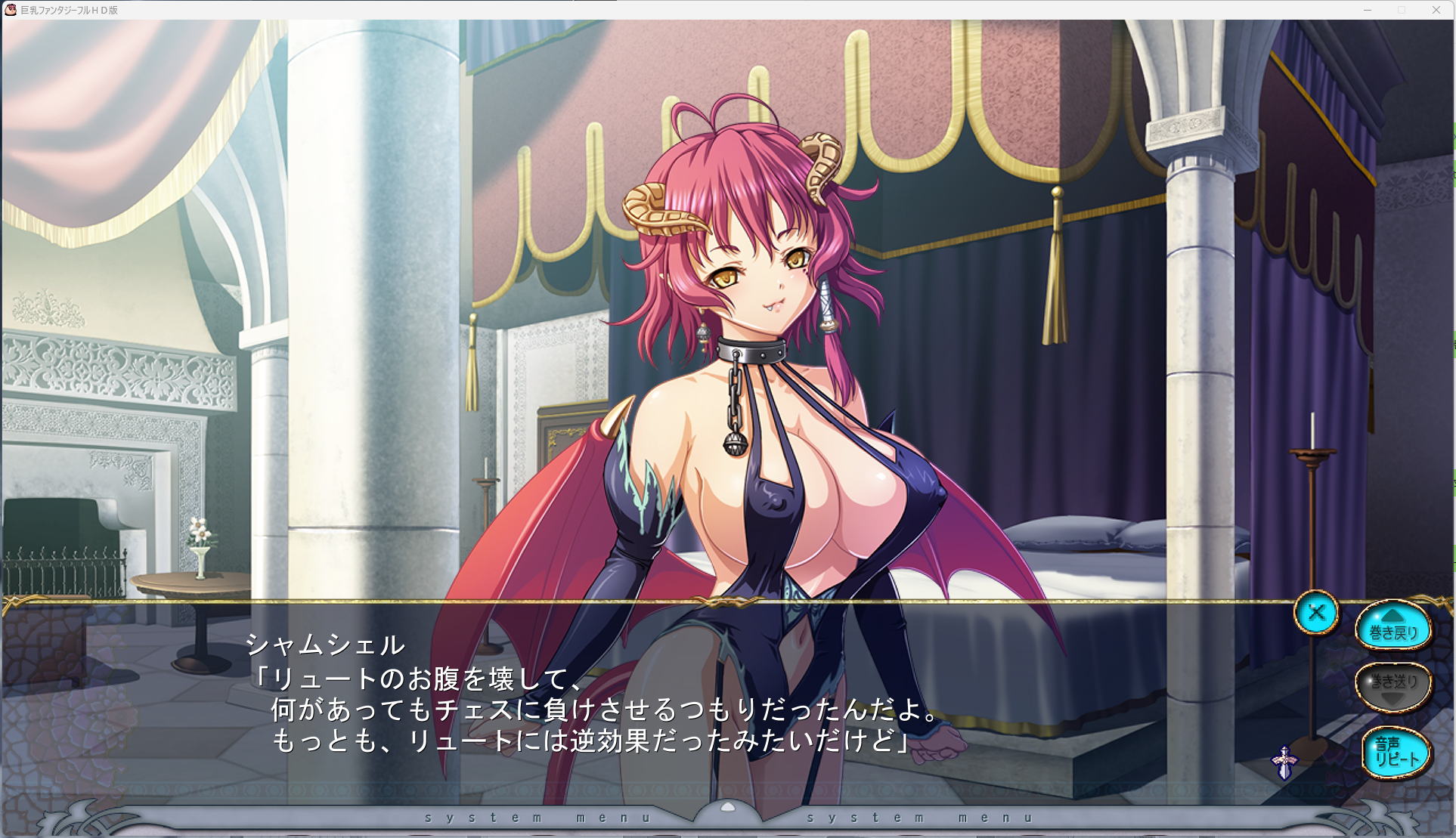Click the character name シャムシェル in the text box
The width and height of the screenshot is (1456, 838).
pos(324,645)
